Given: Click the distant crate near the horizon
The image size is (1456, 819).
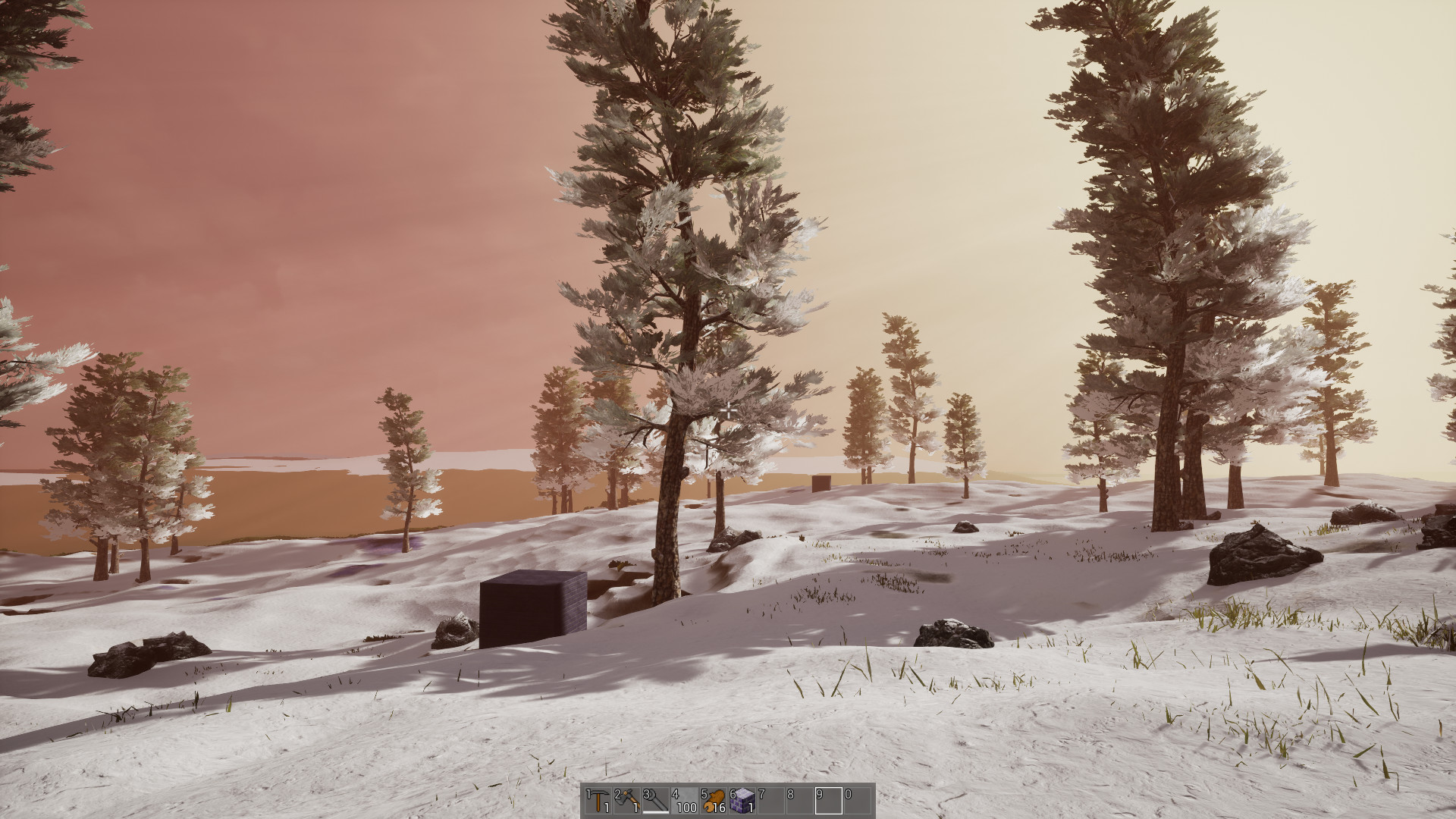Looking at the screenshot, I should click(x=823, y=483).
